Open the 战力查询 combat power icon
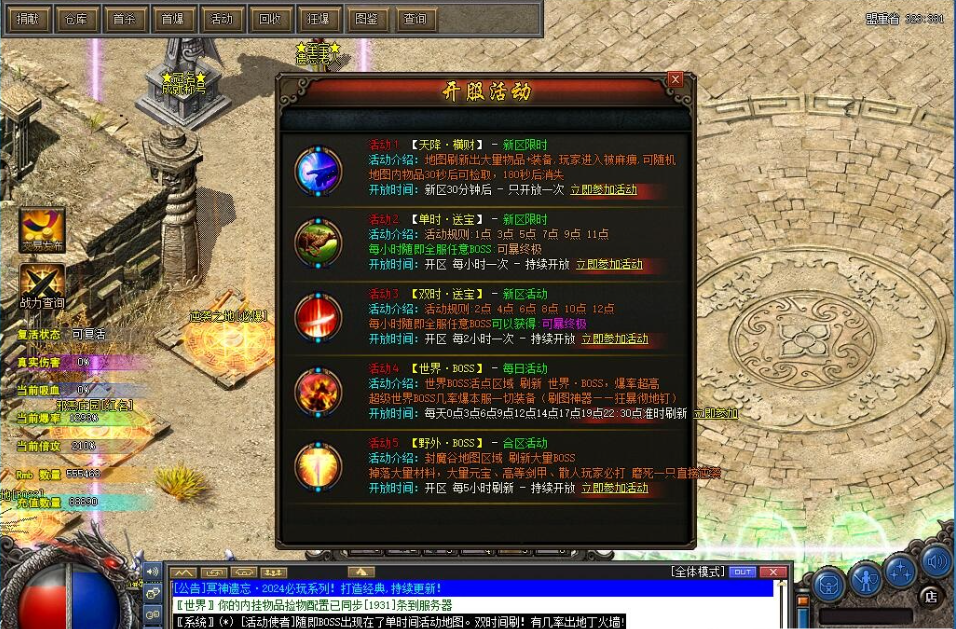This screenshot has width=956, height=629. click(x=42, y=286)
